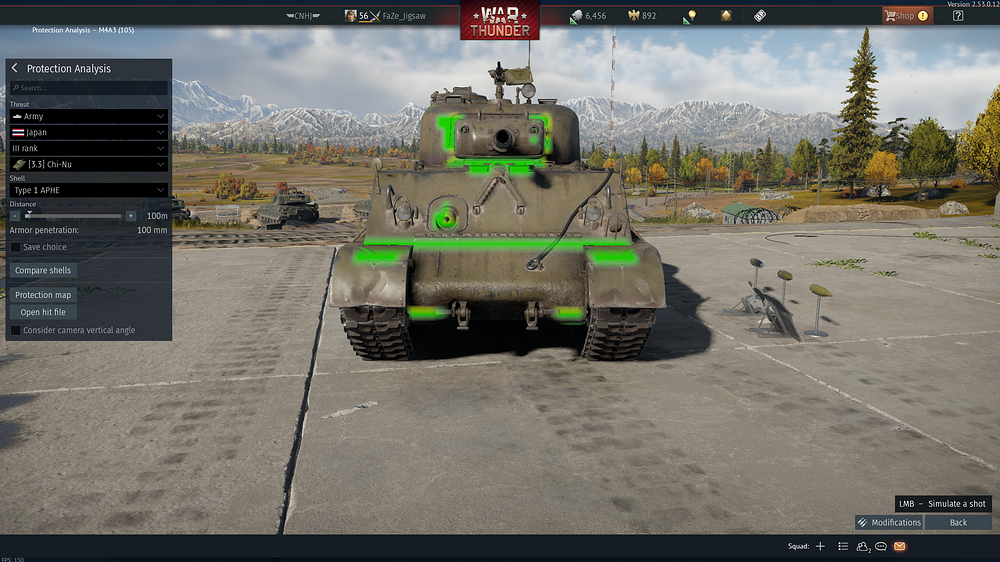Select Open hit file
1000x562 pixels.
click(44, 312)
